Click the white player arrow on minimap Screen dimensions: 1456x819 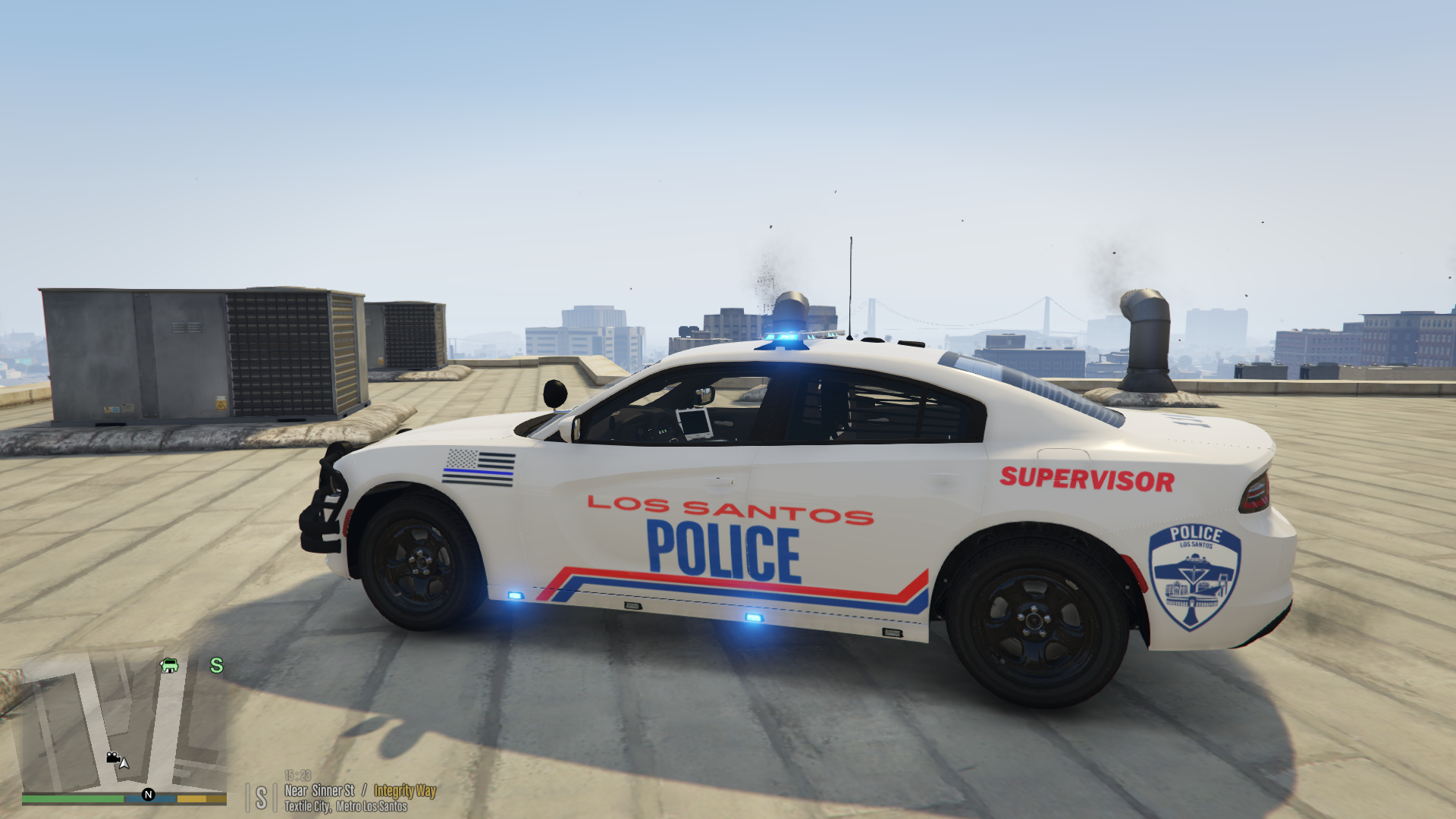[124, 763]
